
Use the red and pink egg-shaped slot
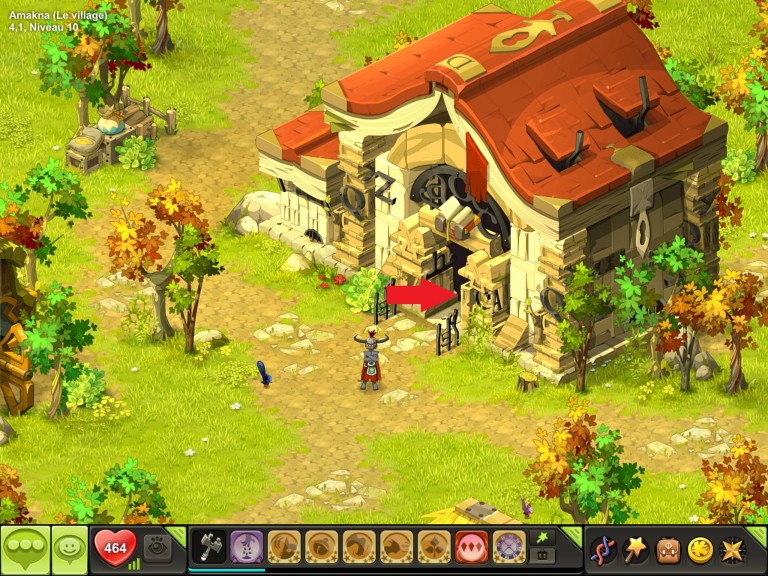click(x=471, y=548)
